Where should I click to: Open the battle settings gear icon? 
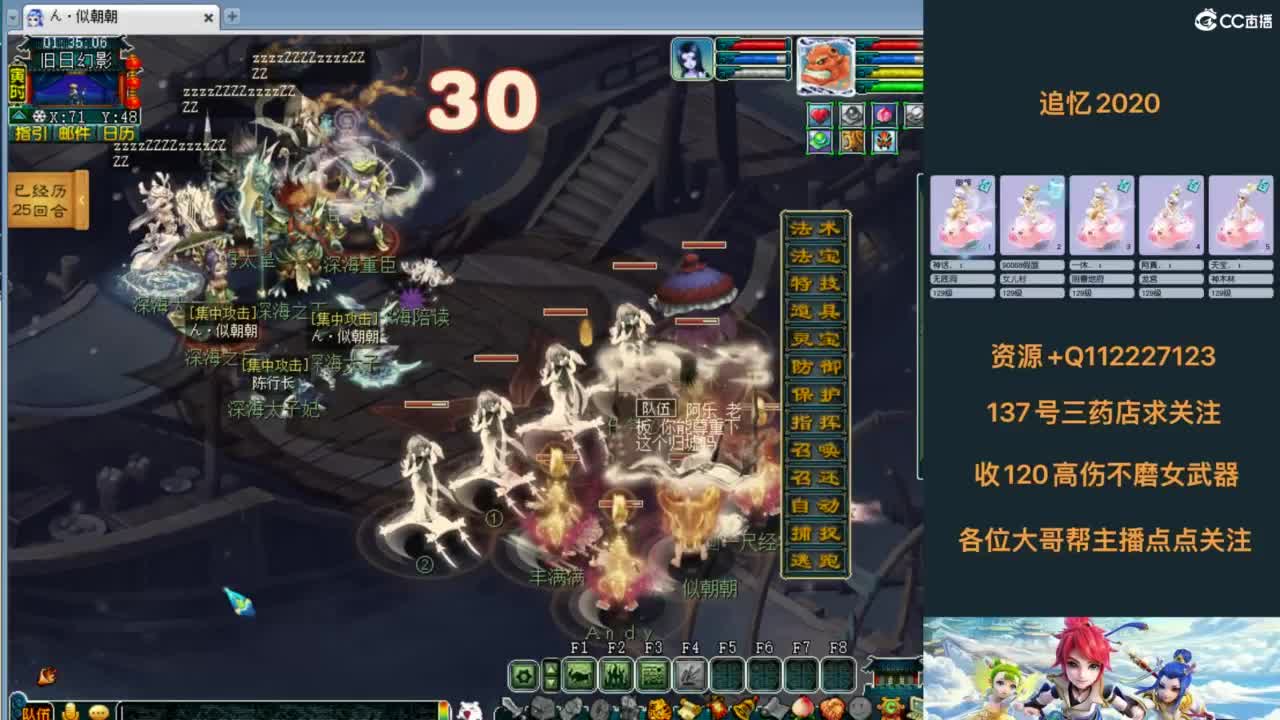coord(522,676)
